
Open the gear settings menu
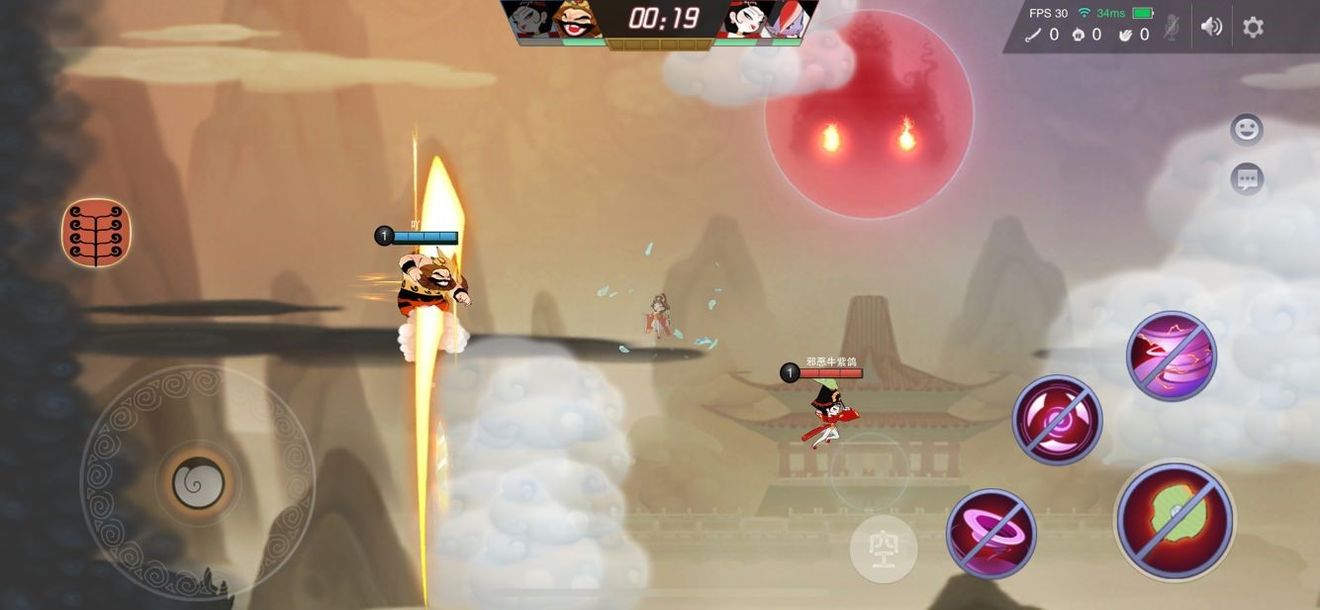[x=1253, y=27]
